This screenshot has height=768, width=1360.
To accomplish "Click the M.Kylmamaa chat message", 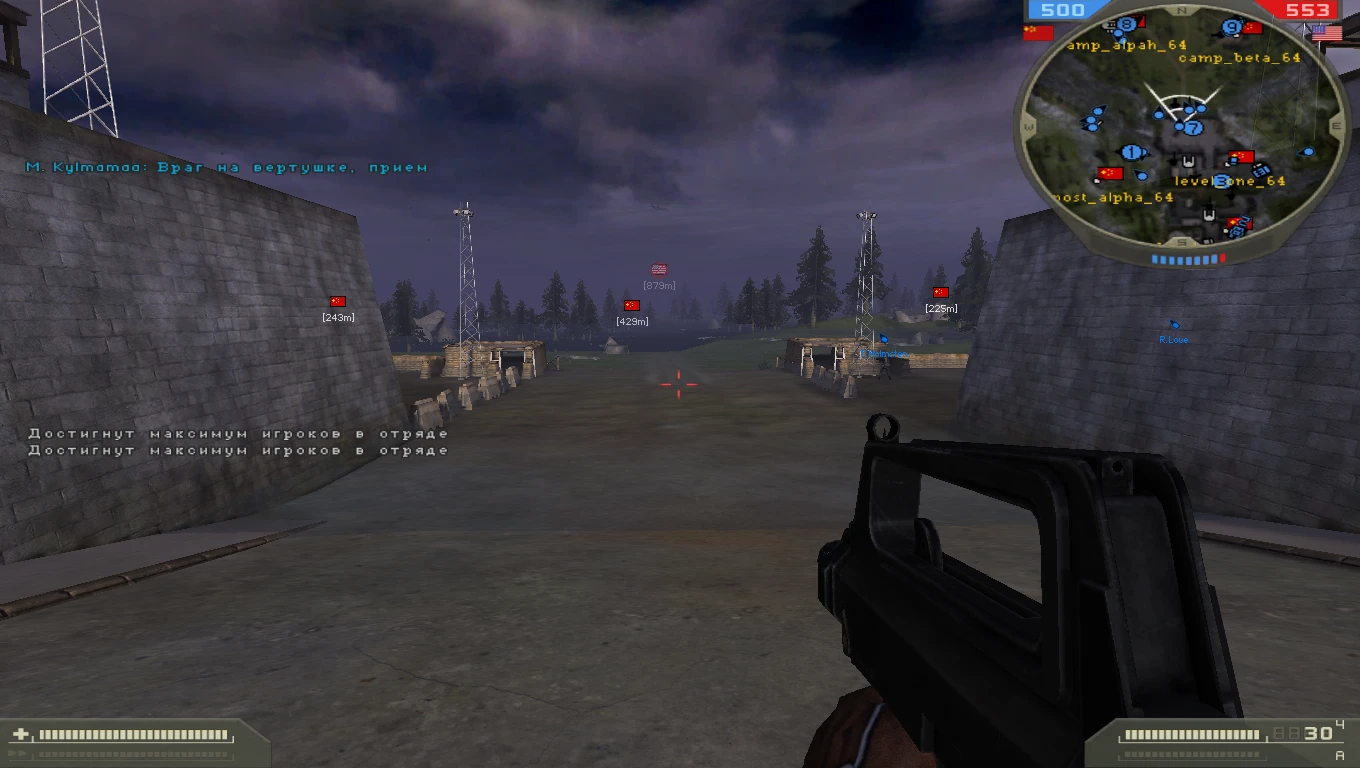I will click(229, 168).
